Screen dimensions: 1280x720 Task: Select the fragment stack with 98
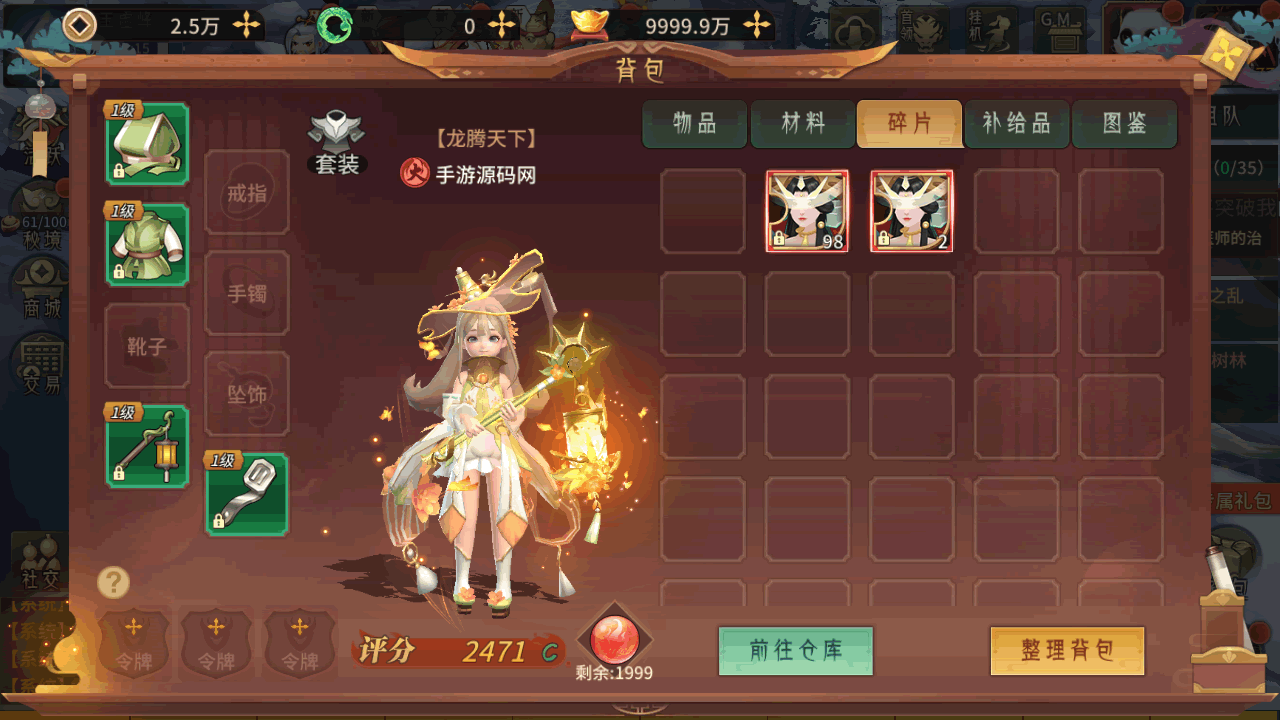807,211
